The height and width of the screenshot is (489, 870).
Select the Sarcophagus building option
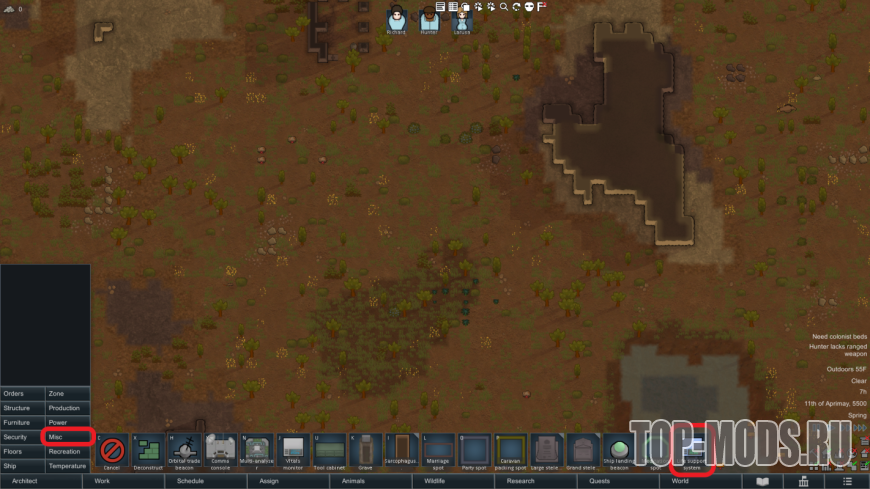coord(402,452)
